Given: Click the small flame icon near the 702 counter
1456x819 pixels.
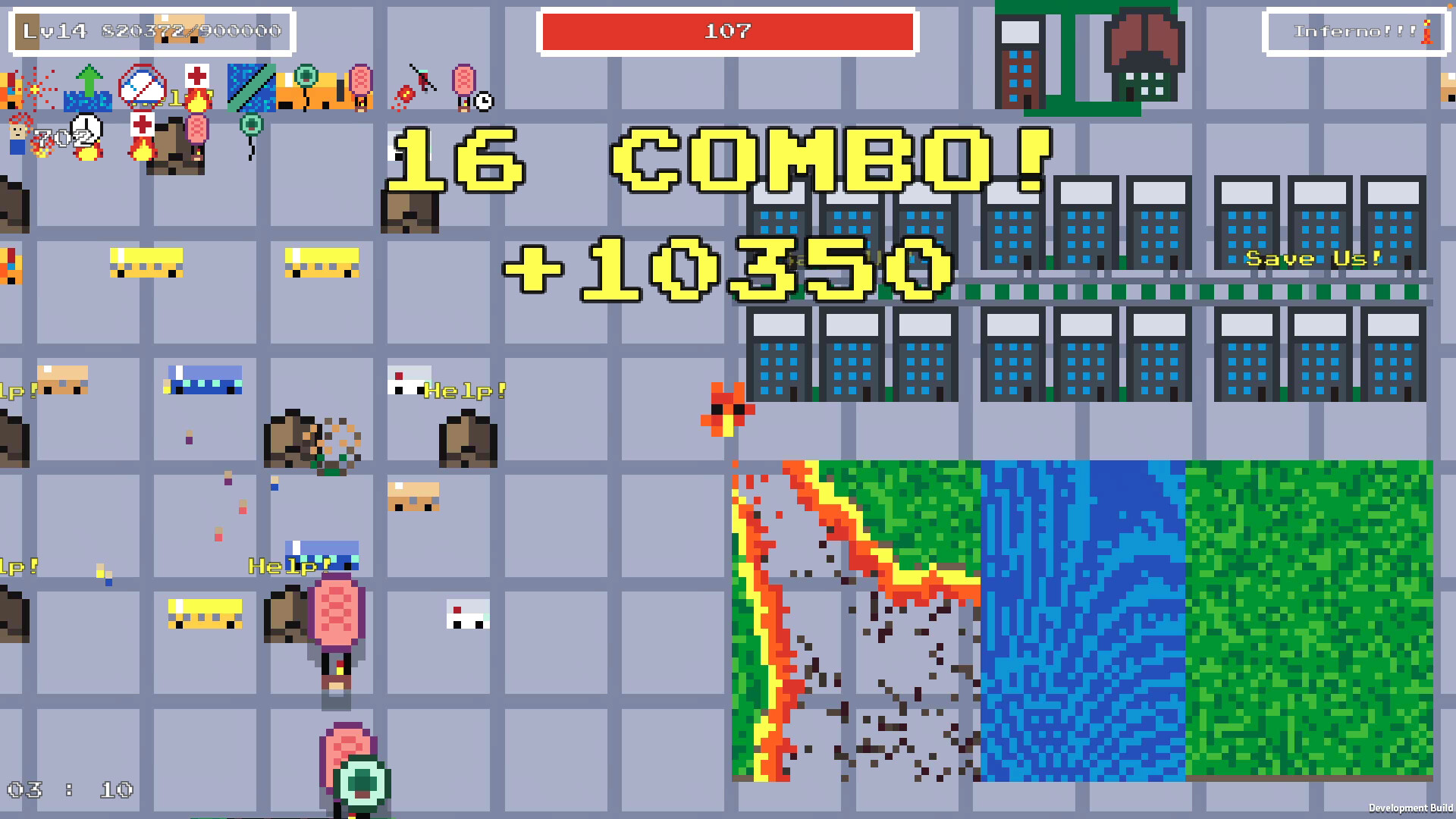Looking at the screenshot, I should pos(42,147).
